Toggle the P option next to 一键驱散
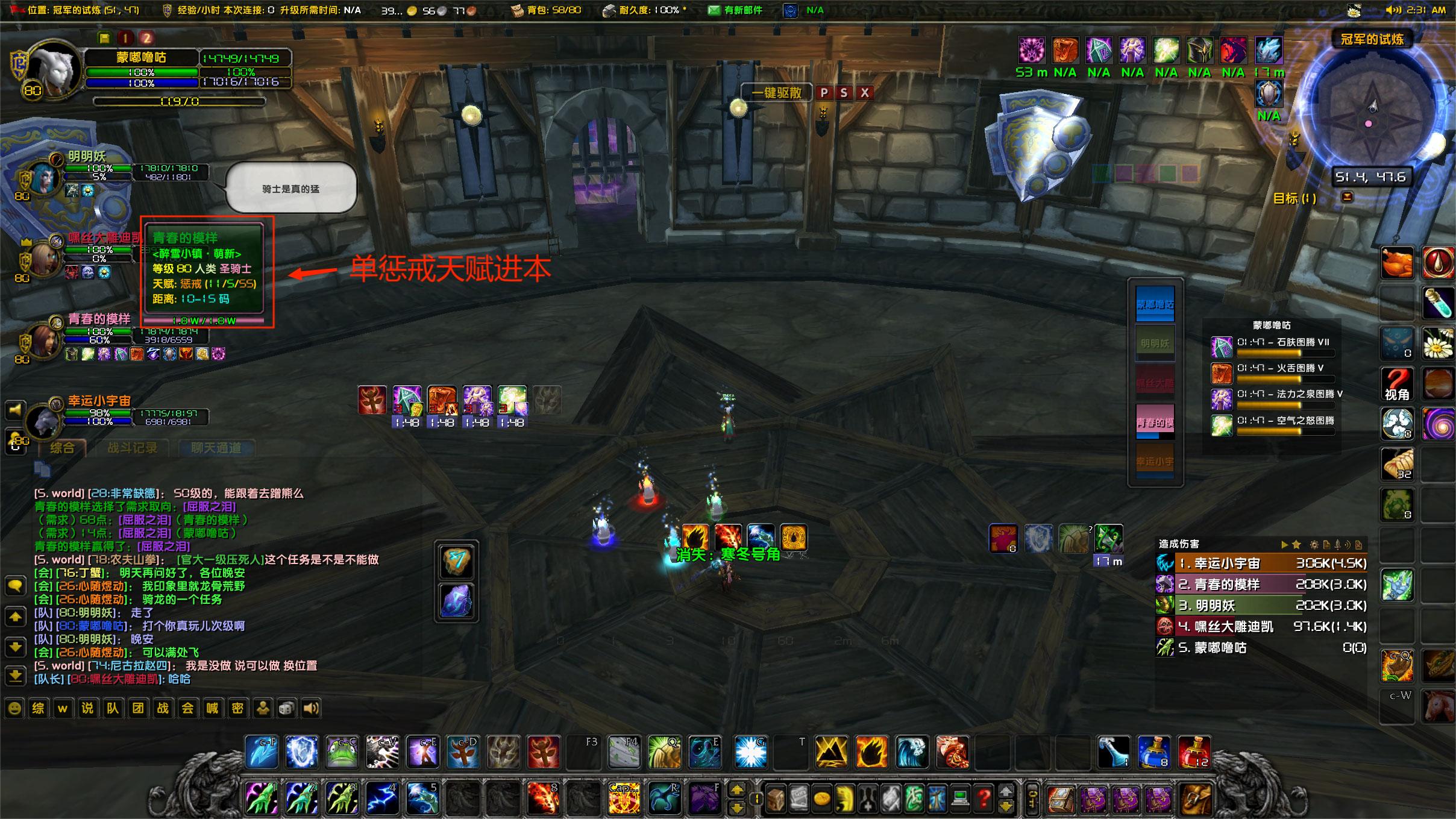 click(x=823, y=93)
